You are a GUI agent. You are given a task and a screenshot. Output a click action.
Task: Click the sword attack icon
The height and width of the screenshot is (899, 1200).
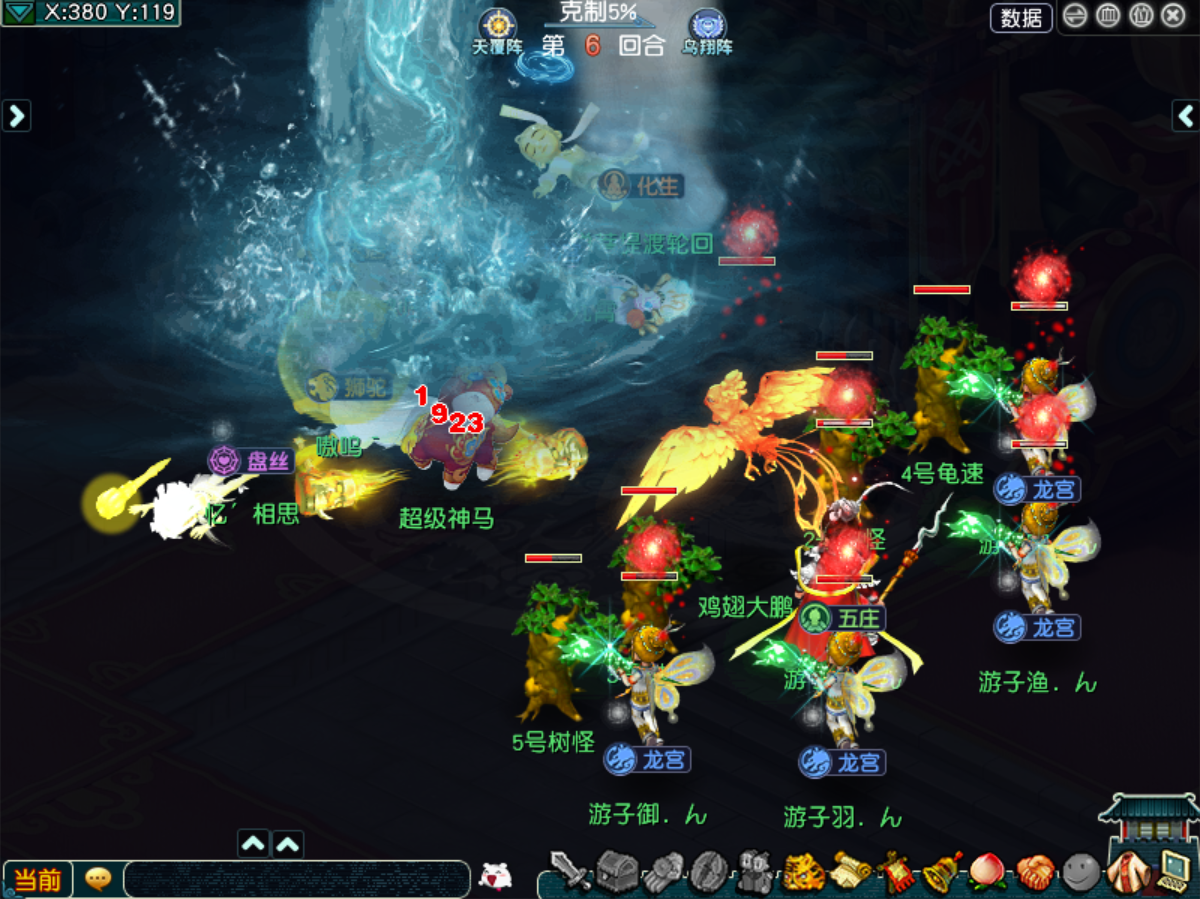(571, 872)
